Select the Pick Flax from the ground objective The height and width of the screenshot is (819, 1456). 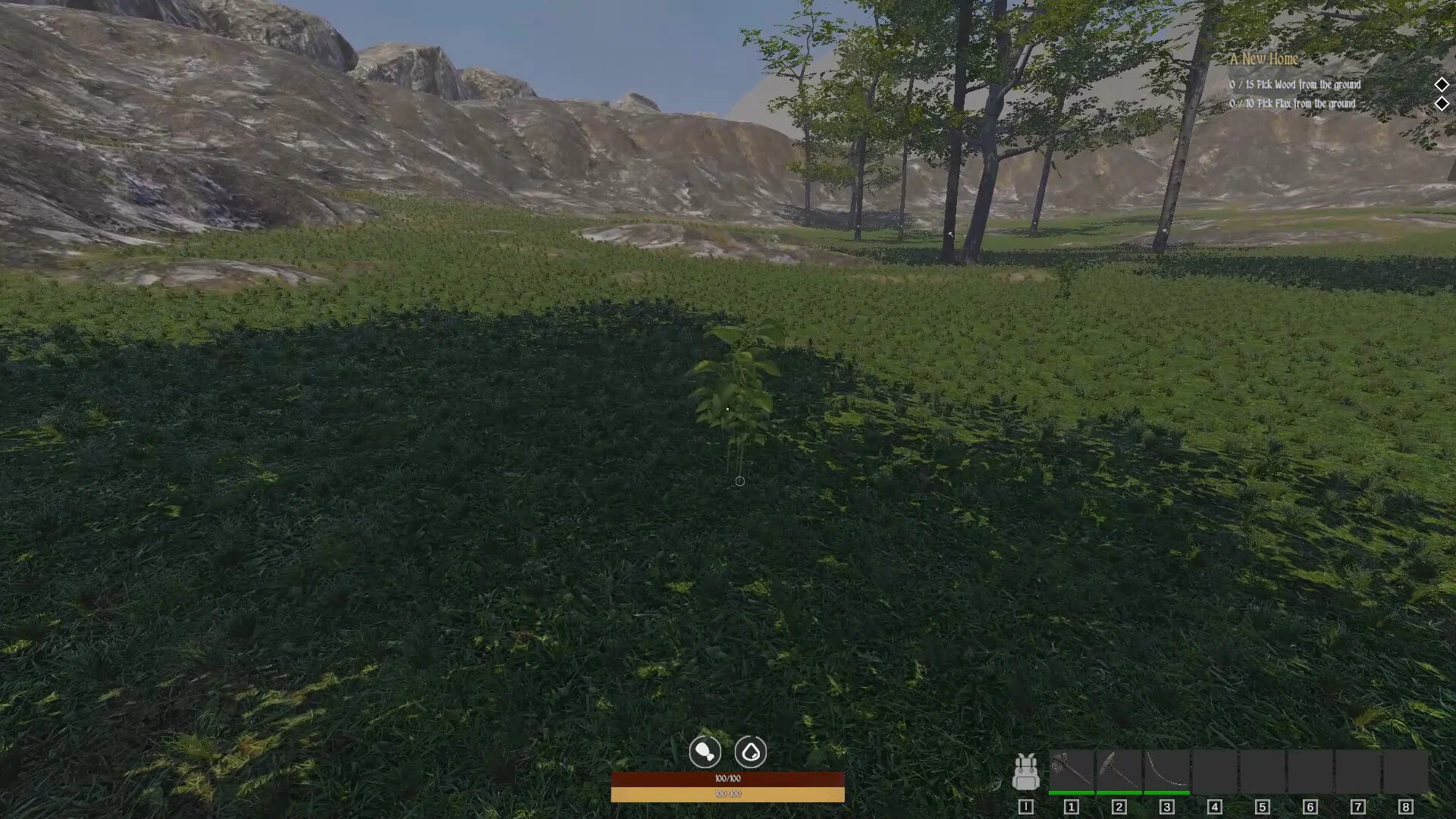[1292, 104]
